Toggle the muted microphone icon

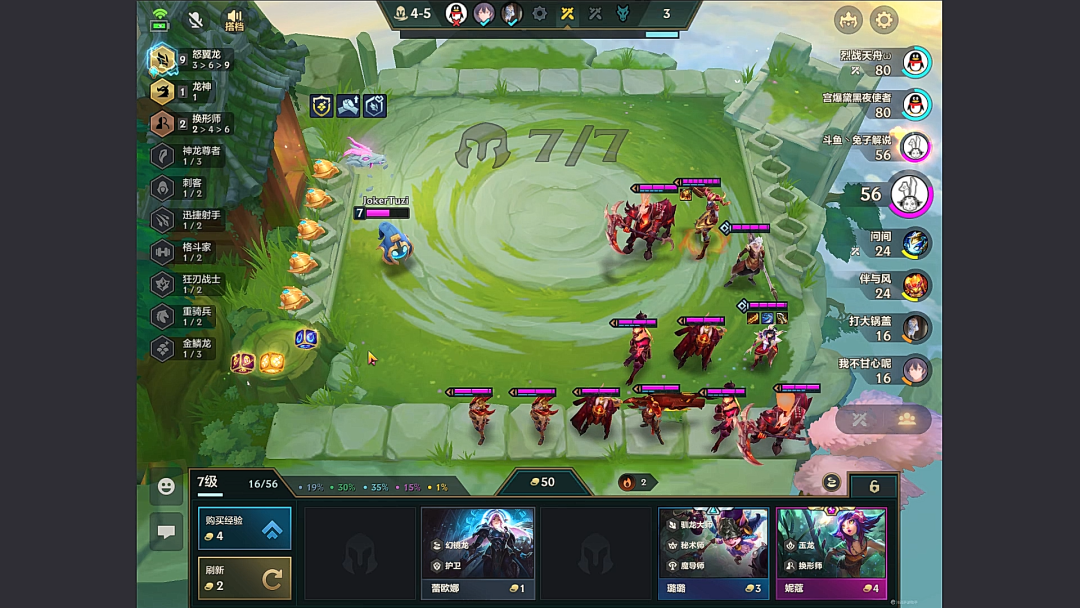tap(196, 19)
